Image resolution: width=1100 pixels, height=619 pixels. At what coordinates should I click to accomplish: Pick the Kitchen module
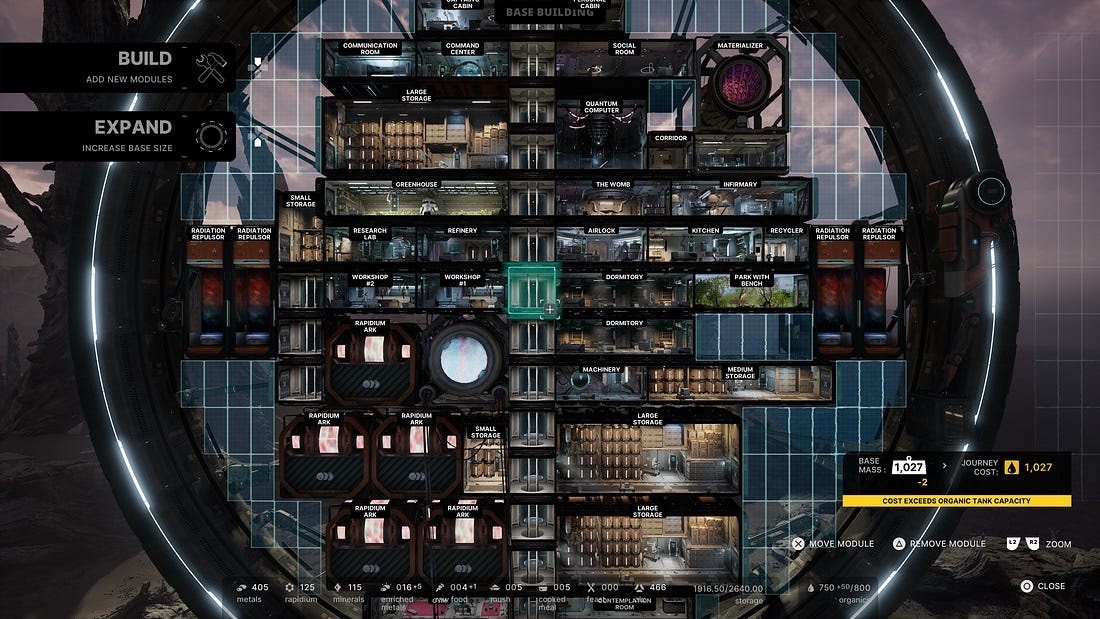coord(705,246)
